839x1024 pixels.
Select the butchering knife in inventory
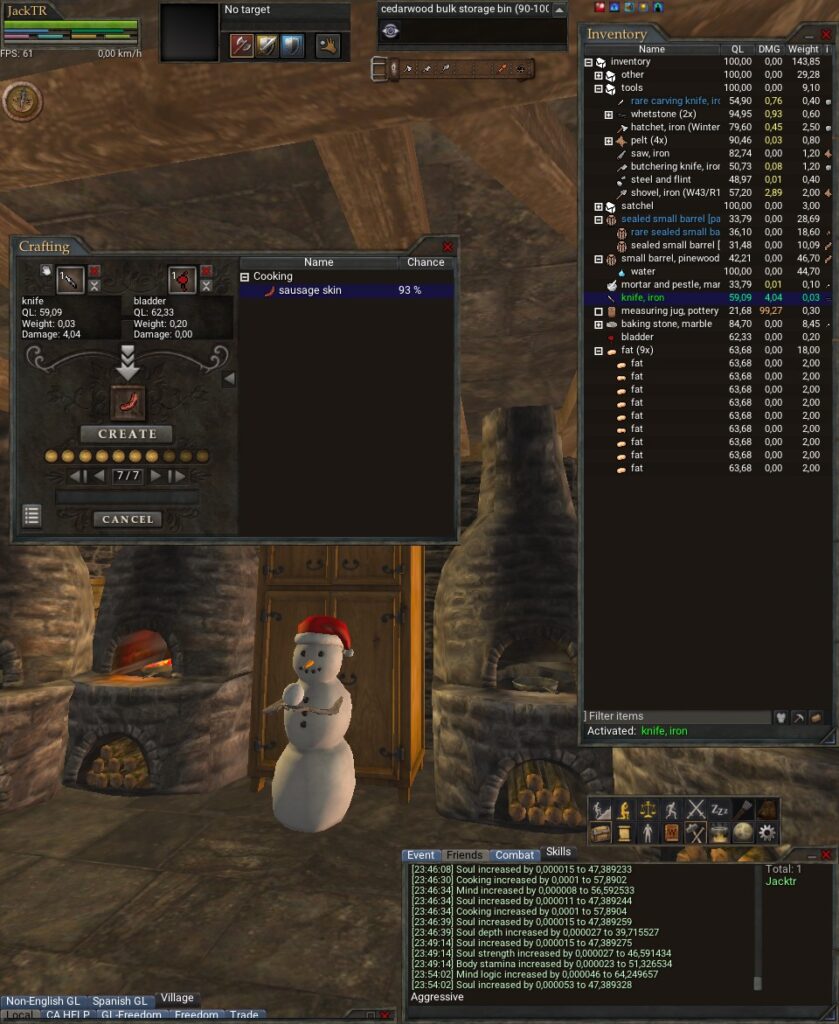pos(674,166)
